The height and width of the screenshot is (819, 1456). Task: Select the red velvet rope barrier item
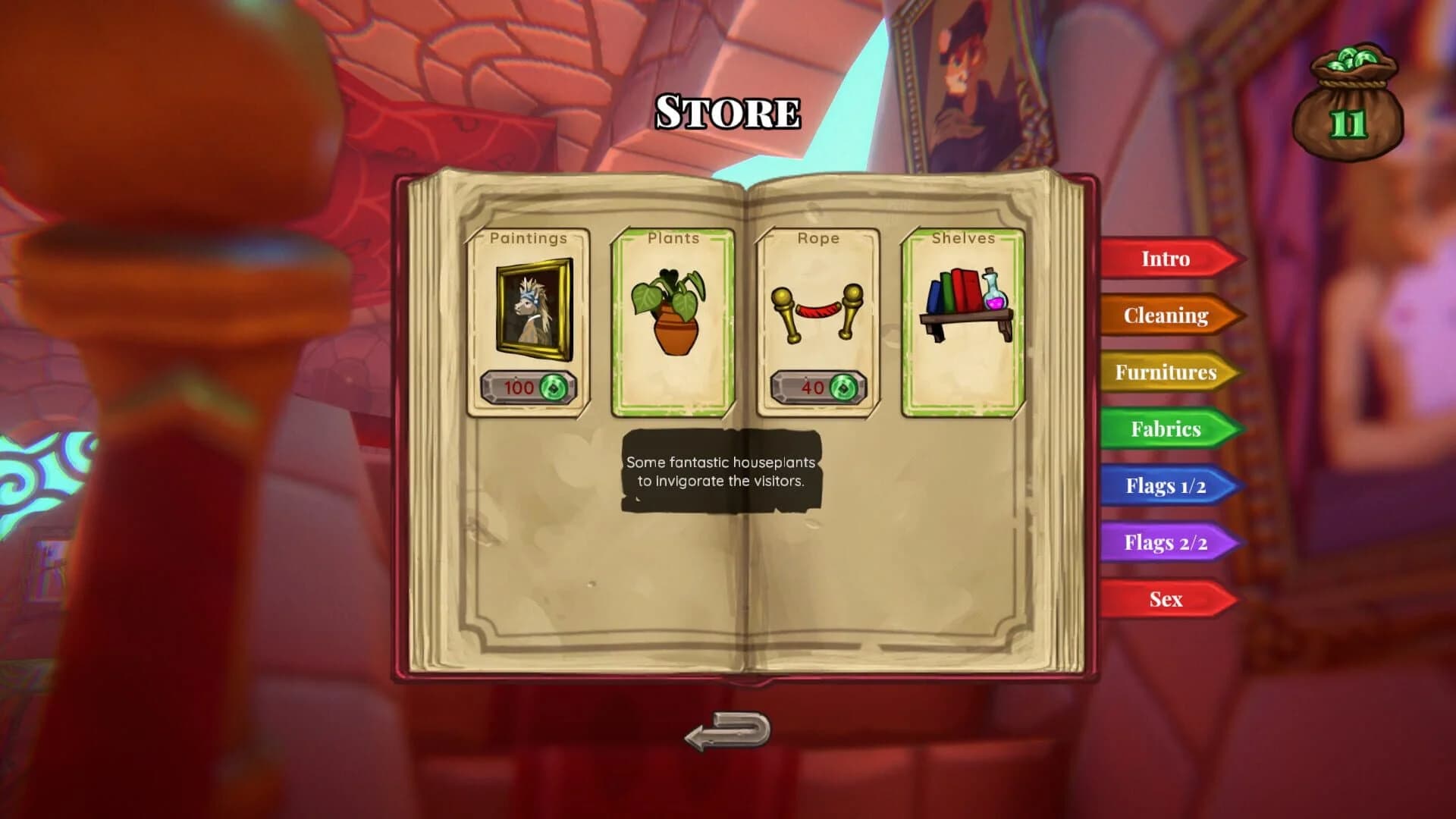click(817, 315)
